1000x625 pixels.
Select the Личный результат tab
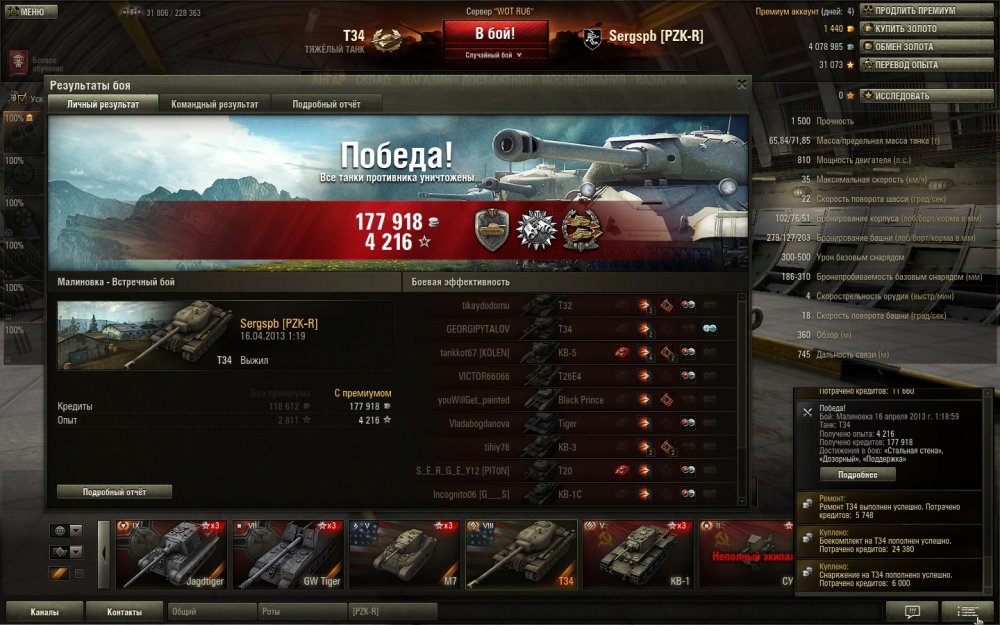coord(103,104)
